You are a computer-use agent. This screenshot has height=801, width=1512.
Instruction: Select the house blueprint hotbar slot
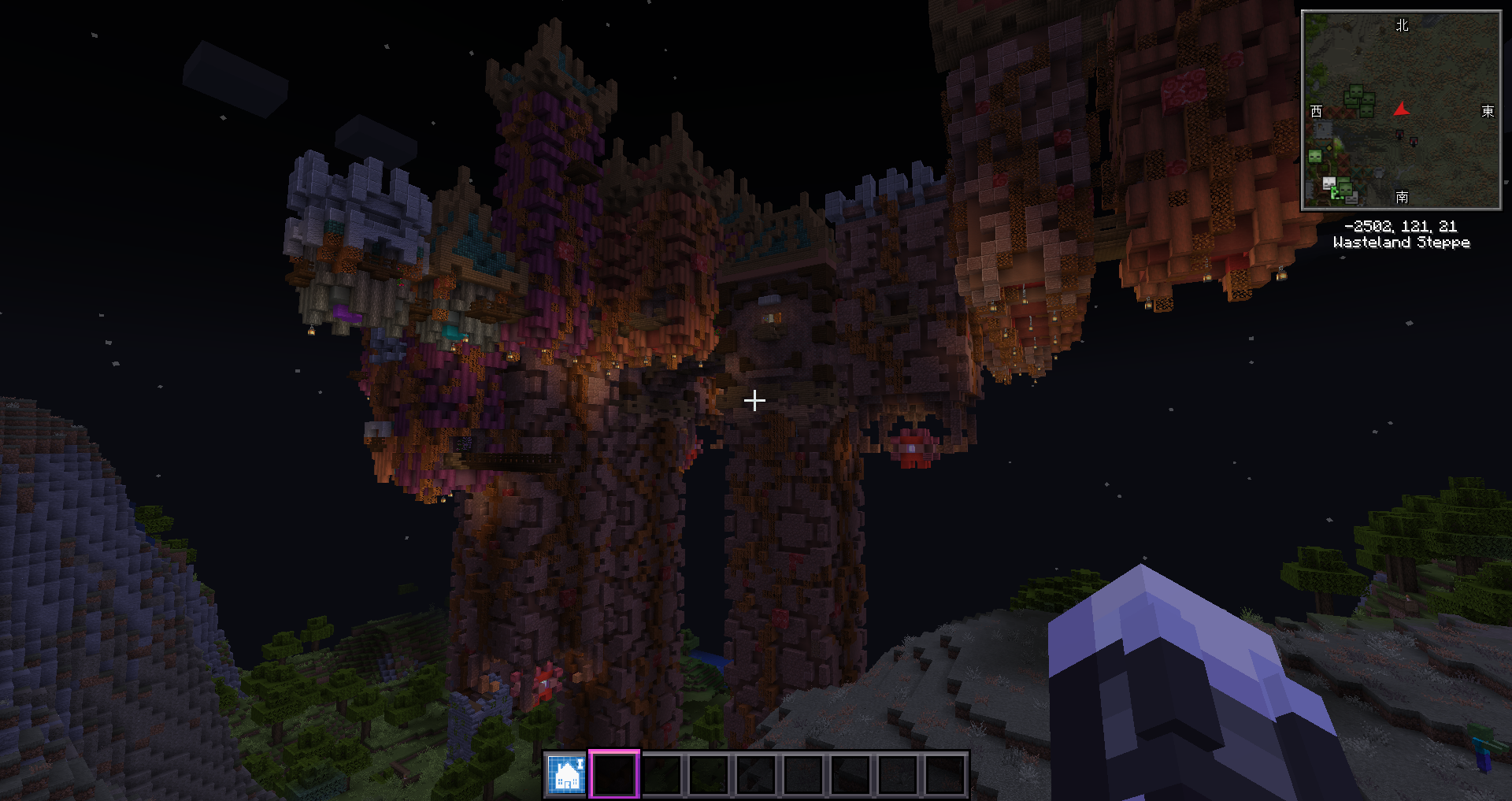pos(567,774)
